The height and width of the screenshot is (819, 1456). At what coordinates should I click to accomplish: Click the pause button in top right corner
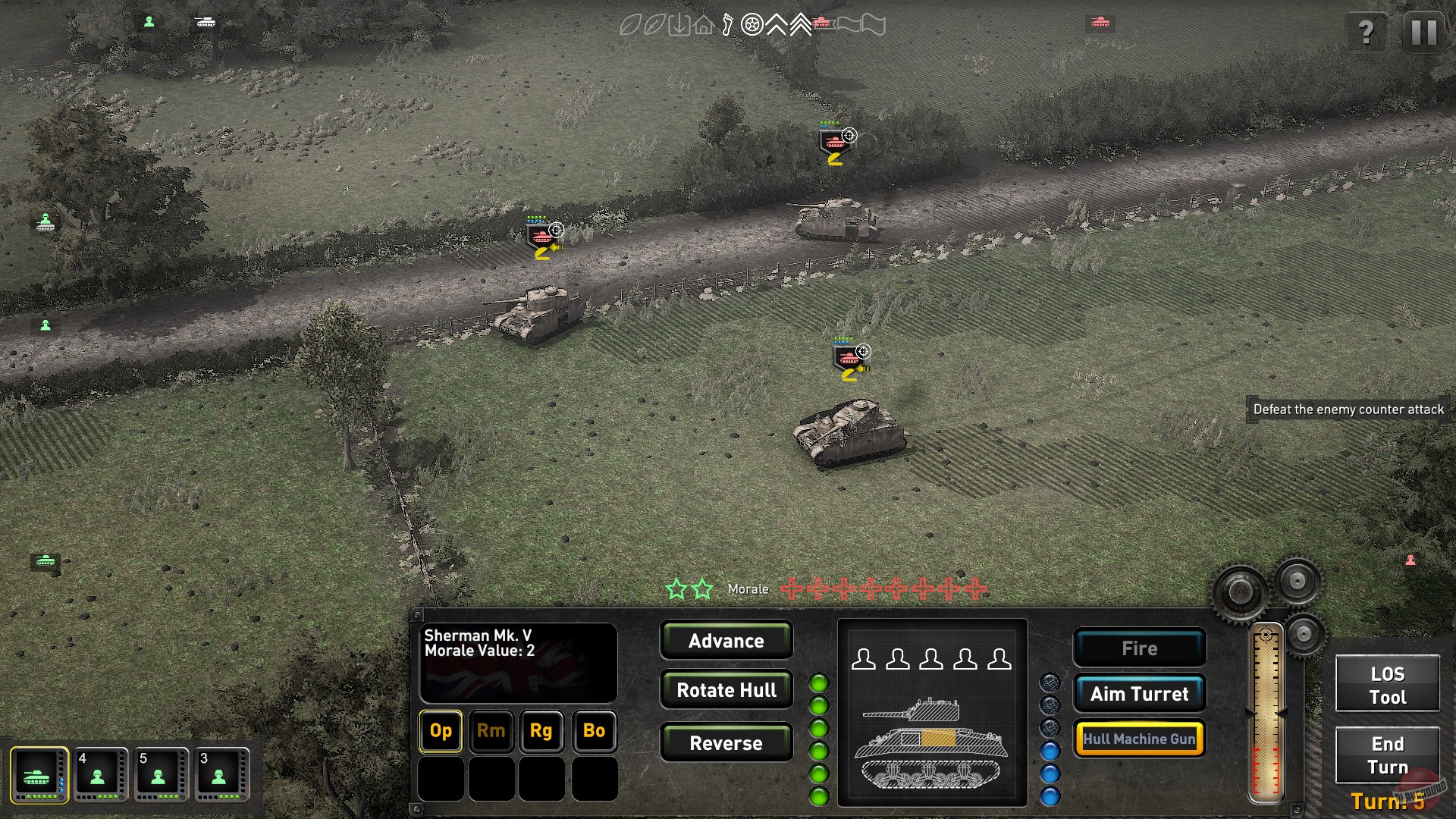click(x=1425, y=32)
